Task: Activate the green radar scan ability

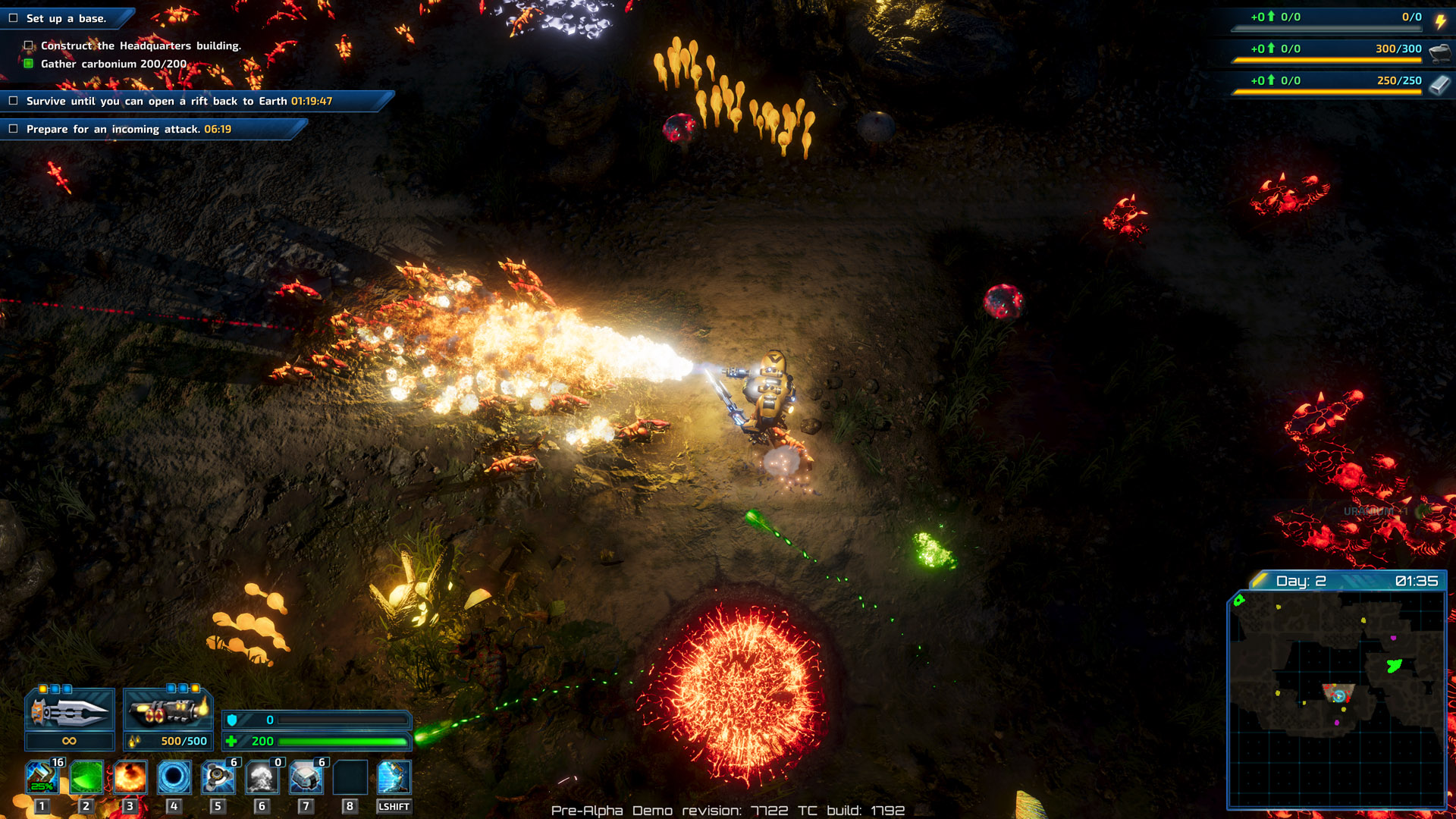Action: 86,777
